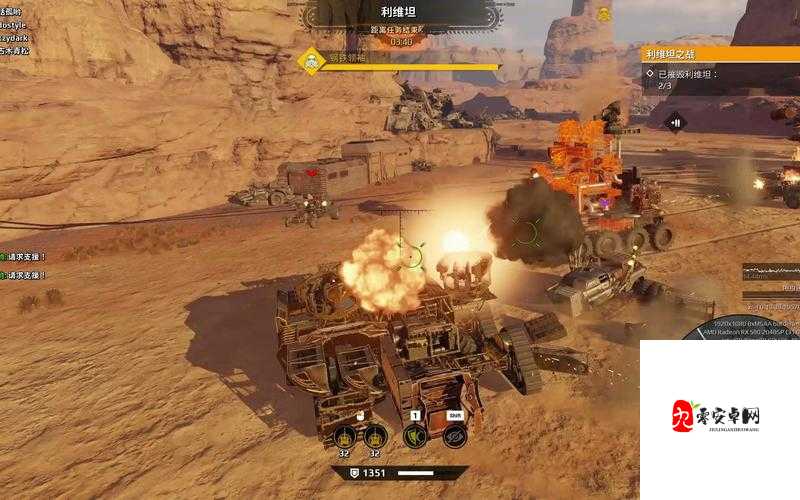Select the diamond objective marker icon
This screenshot has height=500, width=800.
click(x=674, y=122)
